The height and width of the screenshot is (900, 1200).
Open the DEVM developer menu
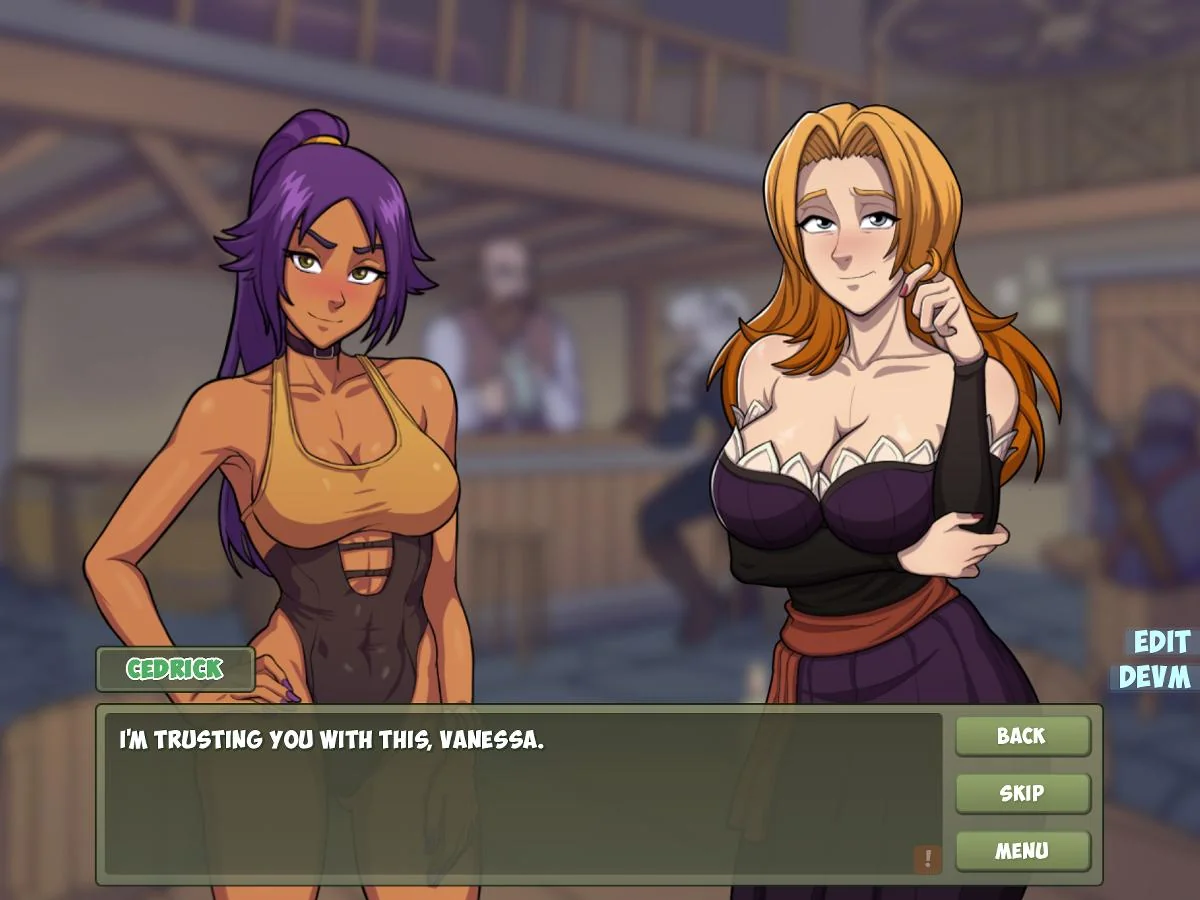[1154, 678]
